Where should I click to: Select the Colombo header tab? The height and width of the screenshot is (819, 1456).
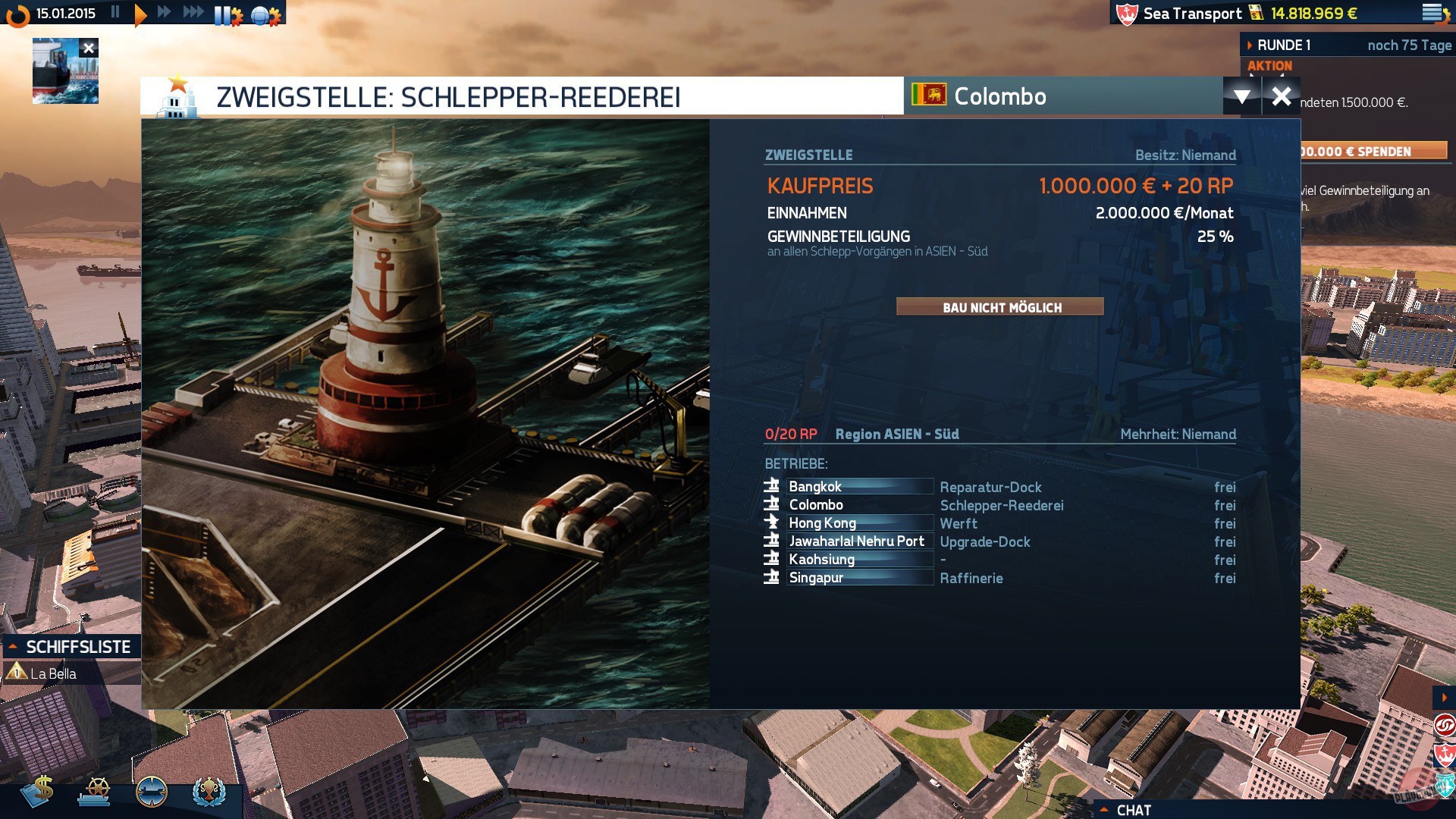pyautogui.click(x=999, y=97)
